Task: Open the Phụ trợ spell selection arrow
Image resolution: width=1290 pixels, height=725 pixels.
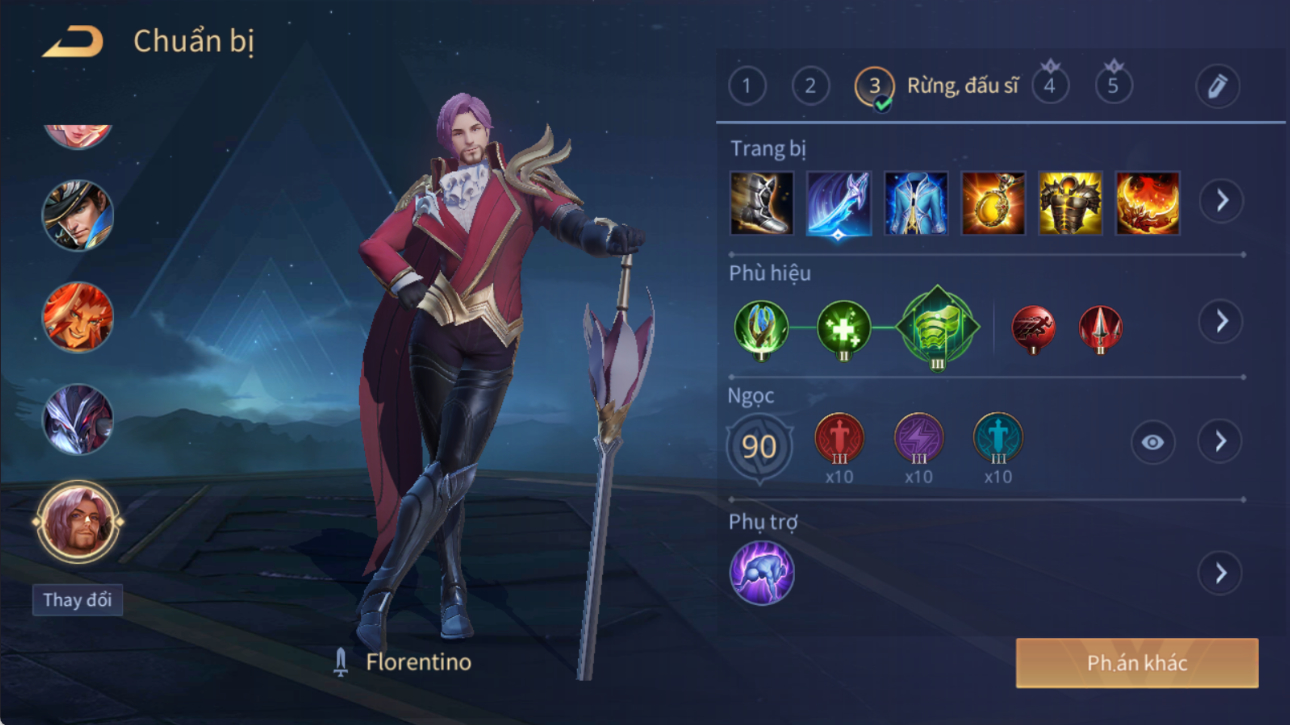Action: [1220, 573]
